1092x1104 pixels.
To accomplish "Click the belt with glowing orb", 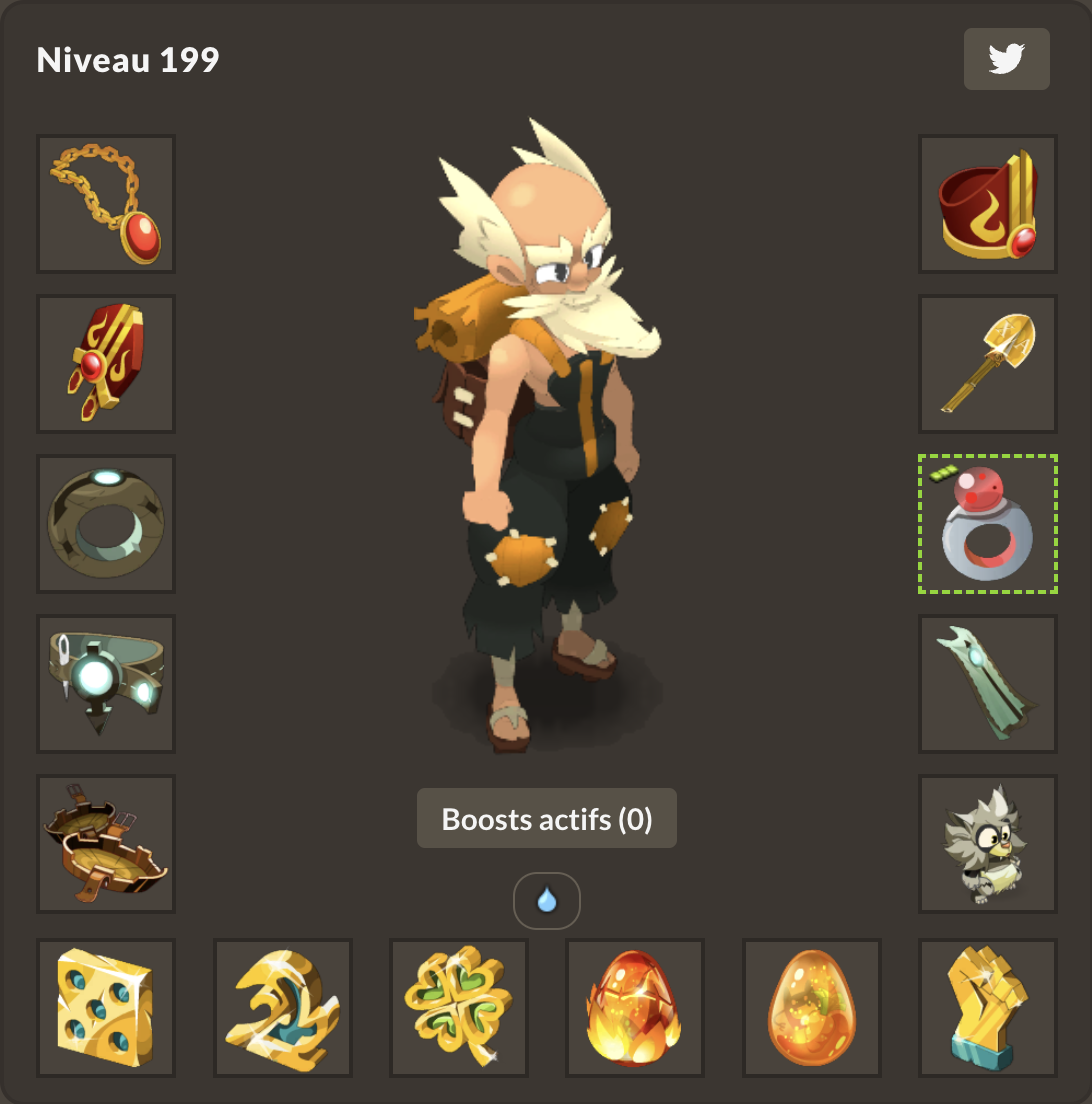I will (106, 684).
